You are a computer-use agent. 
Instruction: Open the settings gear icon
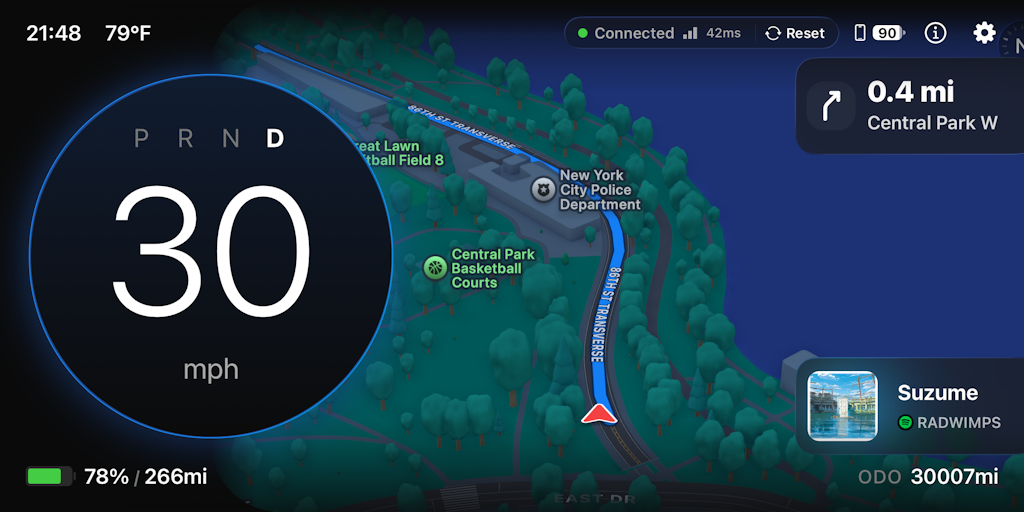pyautogui.click(x=984, y=33)
